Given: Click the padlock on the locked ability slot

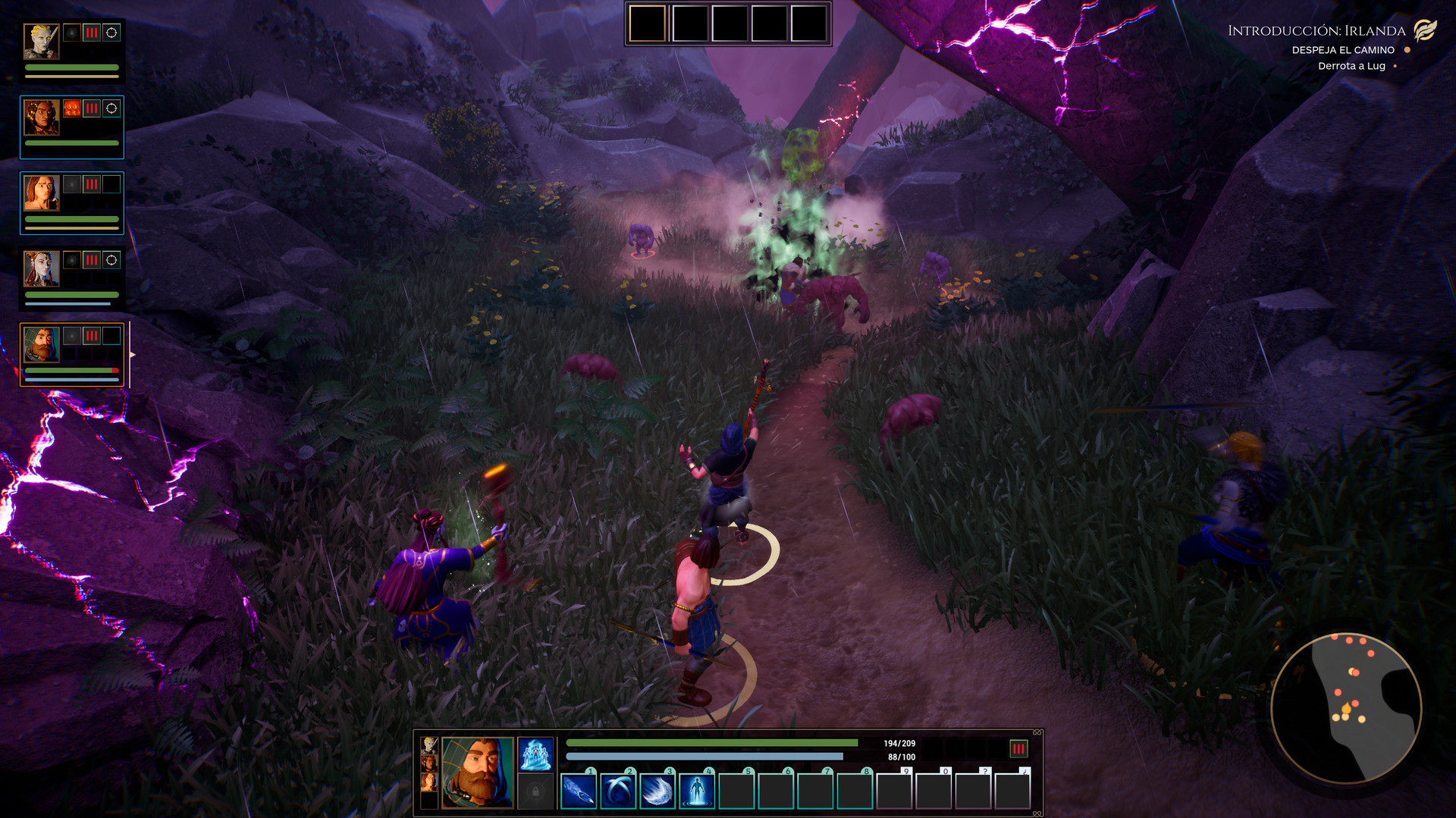Looking at the screenshot, I should pyautogui.click(x=535, y=790).
